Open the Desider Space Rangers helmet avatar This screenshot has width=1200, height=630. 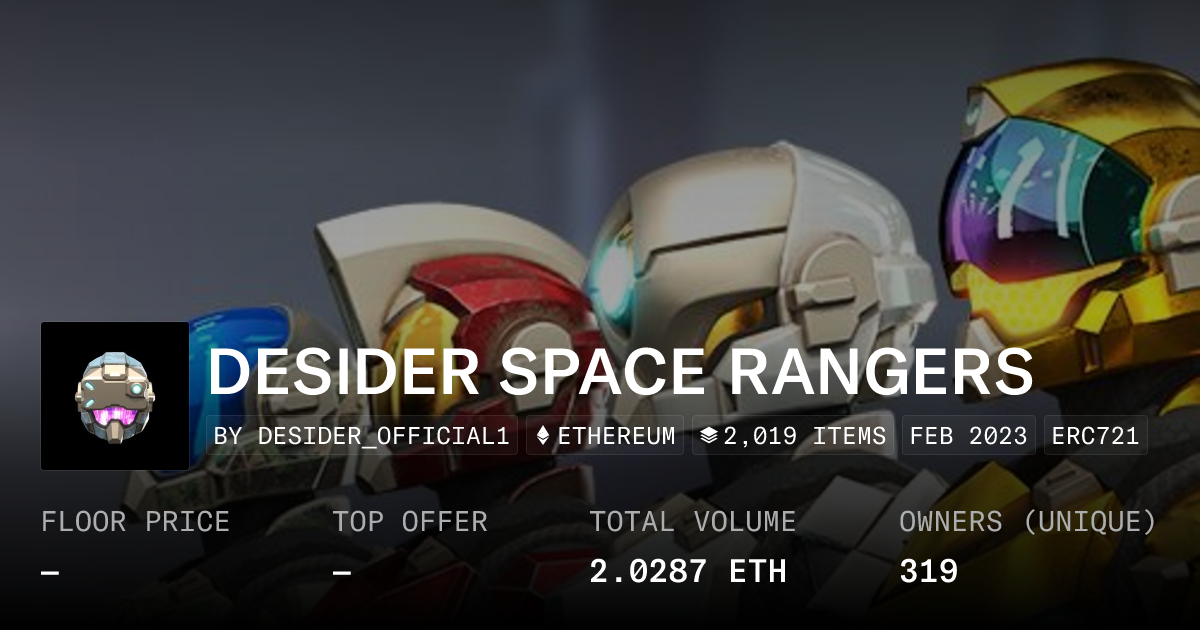pyautogui.click(x=115, y=396)
